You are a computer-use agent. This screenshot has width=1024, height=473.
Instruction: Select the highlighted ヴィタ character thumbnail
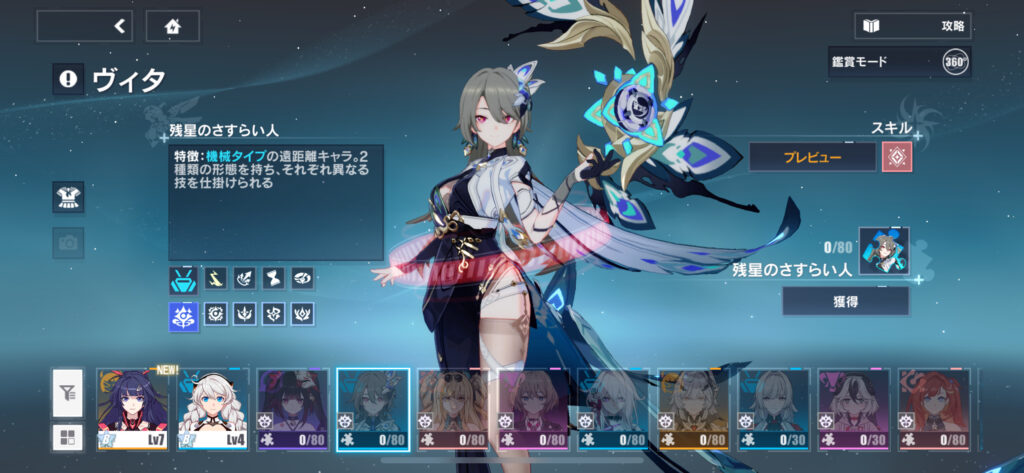coord(373,408)
